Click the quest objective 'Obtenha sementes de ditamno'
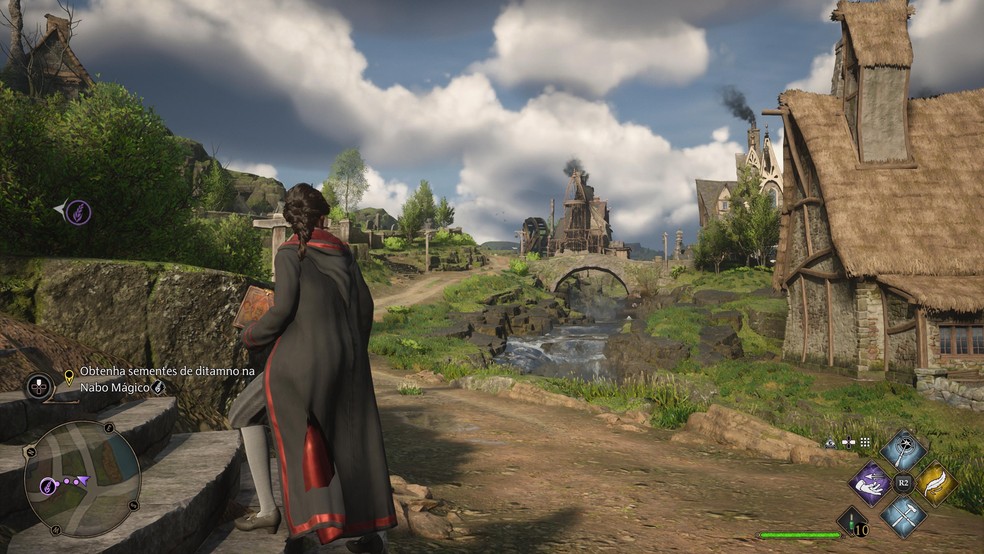Image resolution: width=984 pixels, height=554 pixels. click(x=166, y=371)
